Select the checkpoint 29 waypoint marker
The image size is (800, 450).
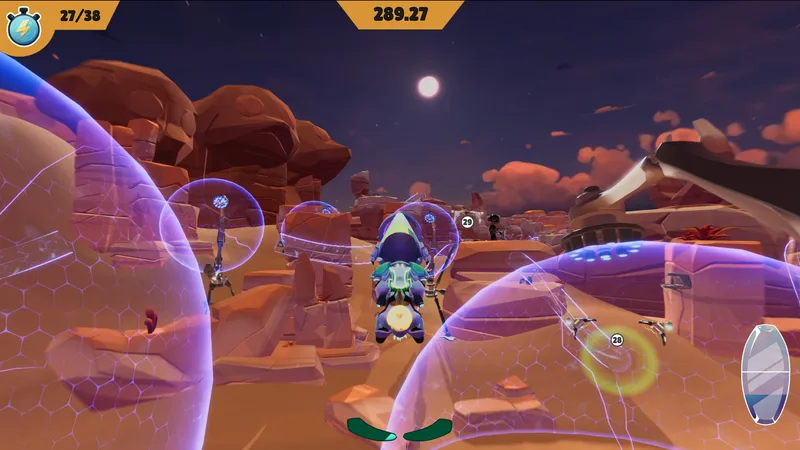[x=467, y=222]
